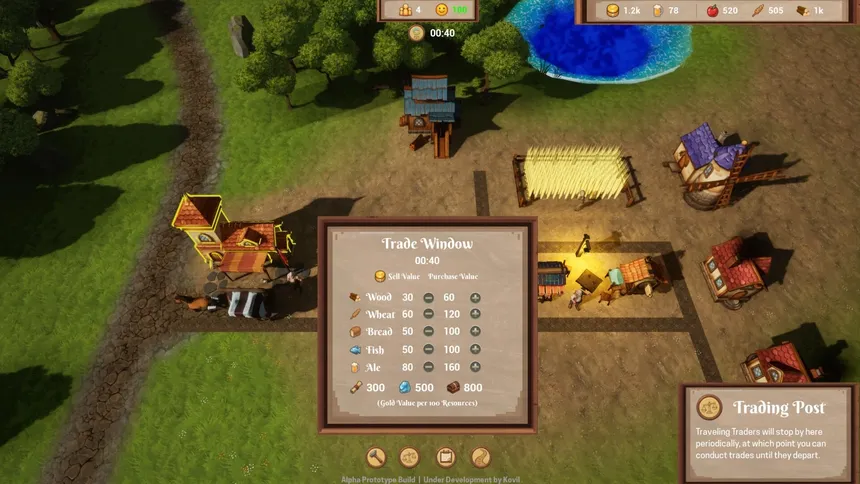This screenshot has height=484, width=860.
Task: Decrease the Wheat trade amount
Action: pos(428,314)
